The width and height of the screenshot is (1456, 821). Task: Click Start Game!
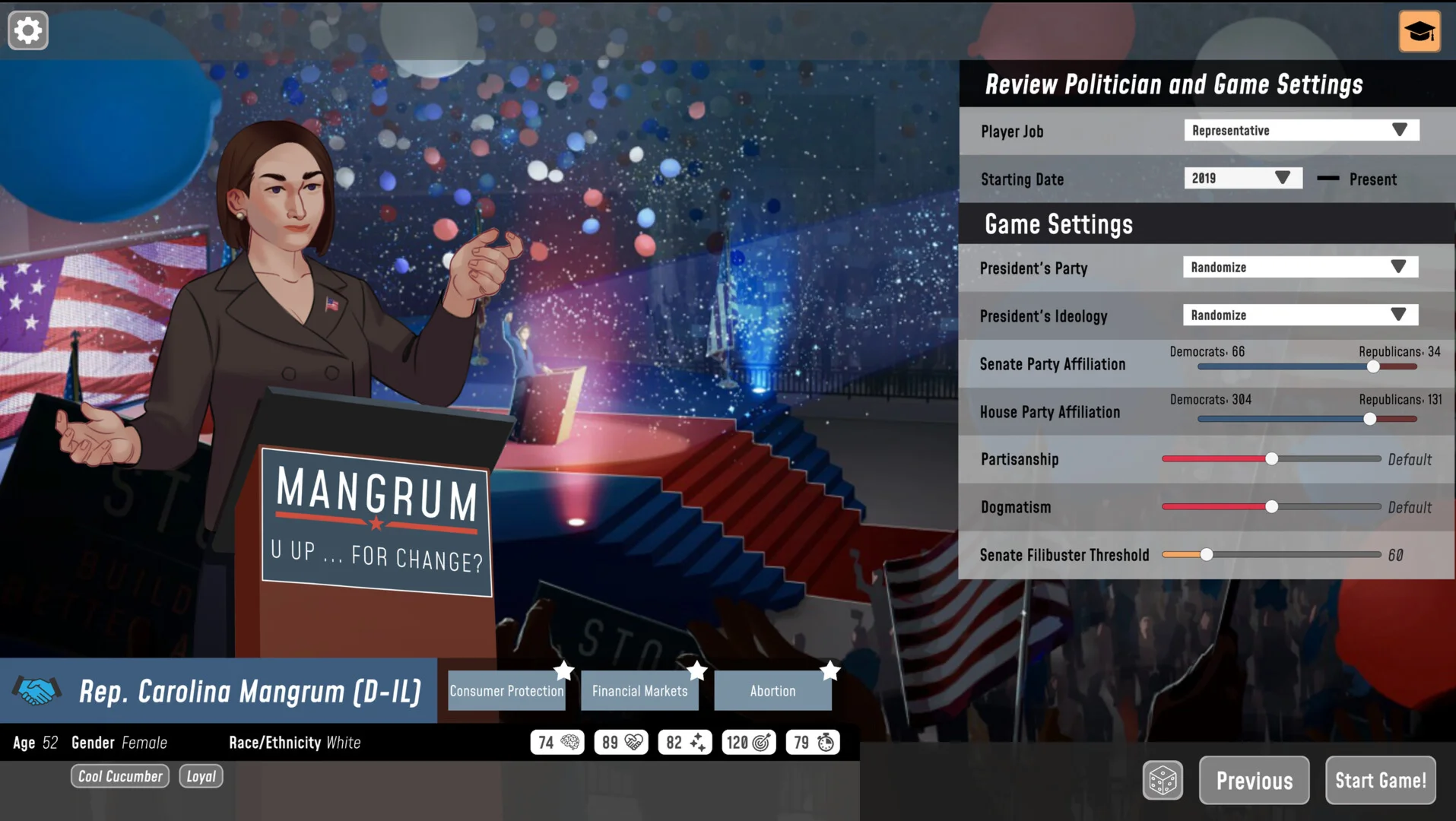pyautogui.click(x=1380, y=781)
